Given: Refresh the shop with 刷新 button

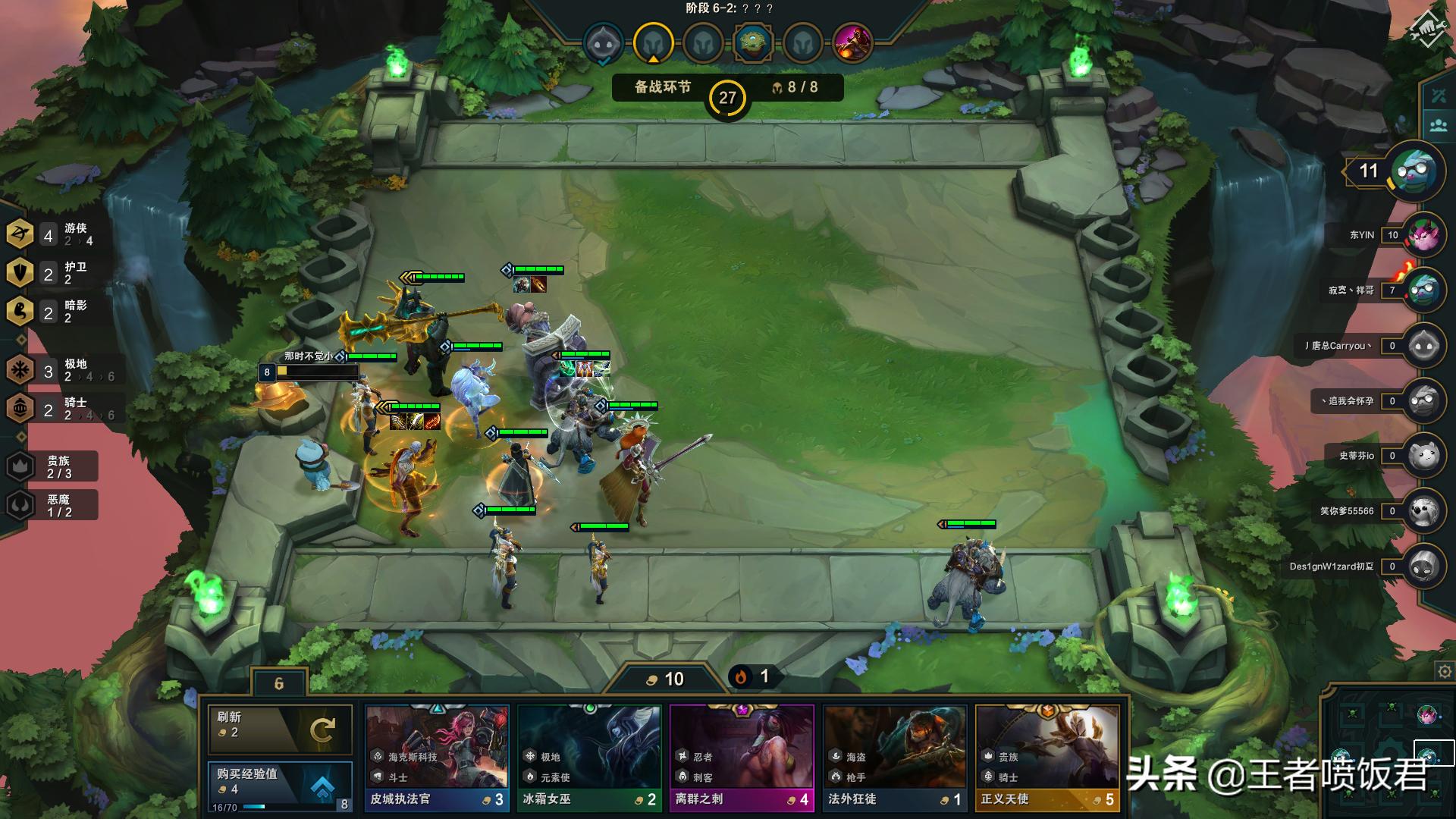Looking at the screenshot, I should (x=279, y=730).
